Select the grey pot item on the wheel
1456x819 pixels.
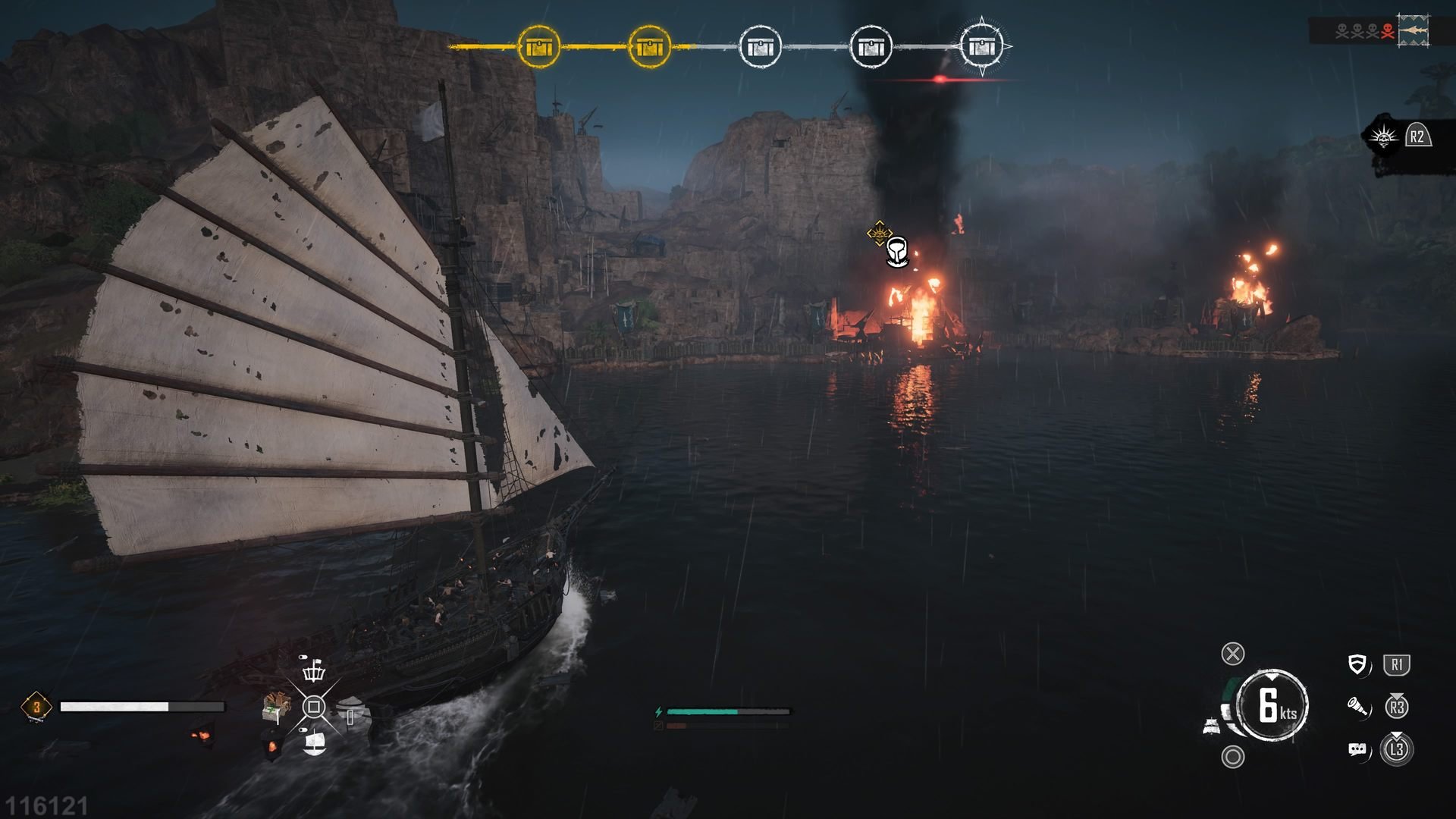(350, 713)
